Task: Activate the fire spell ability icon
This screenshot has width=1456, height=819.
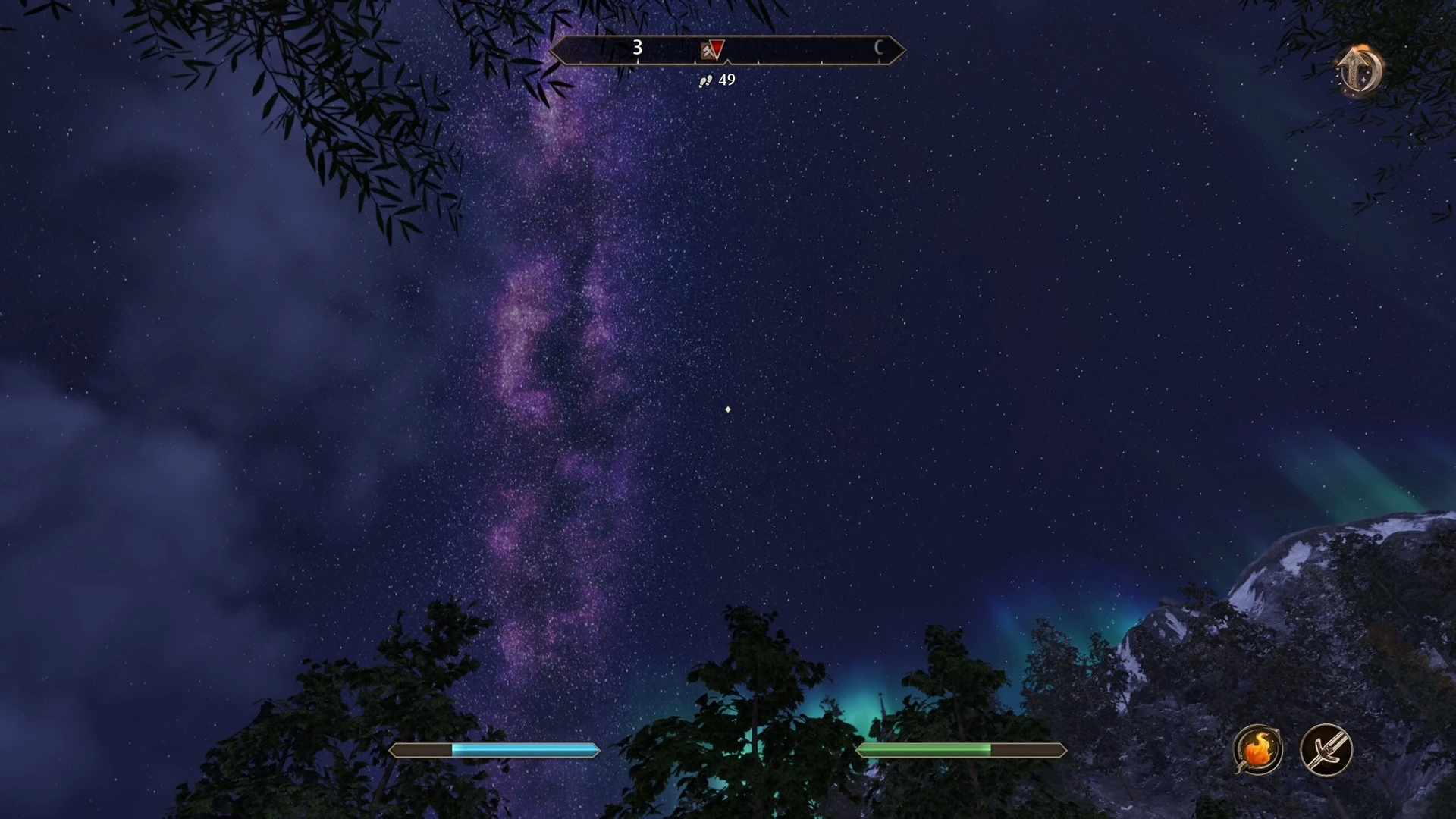Action: click(x=1257, y=750)
